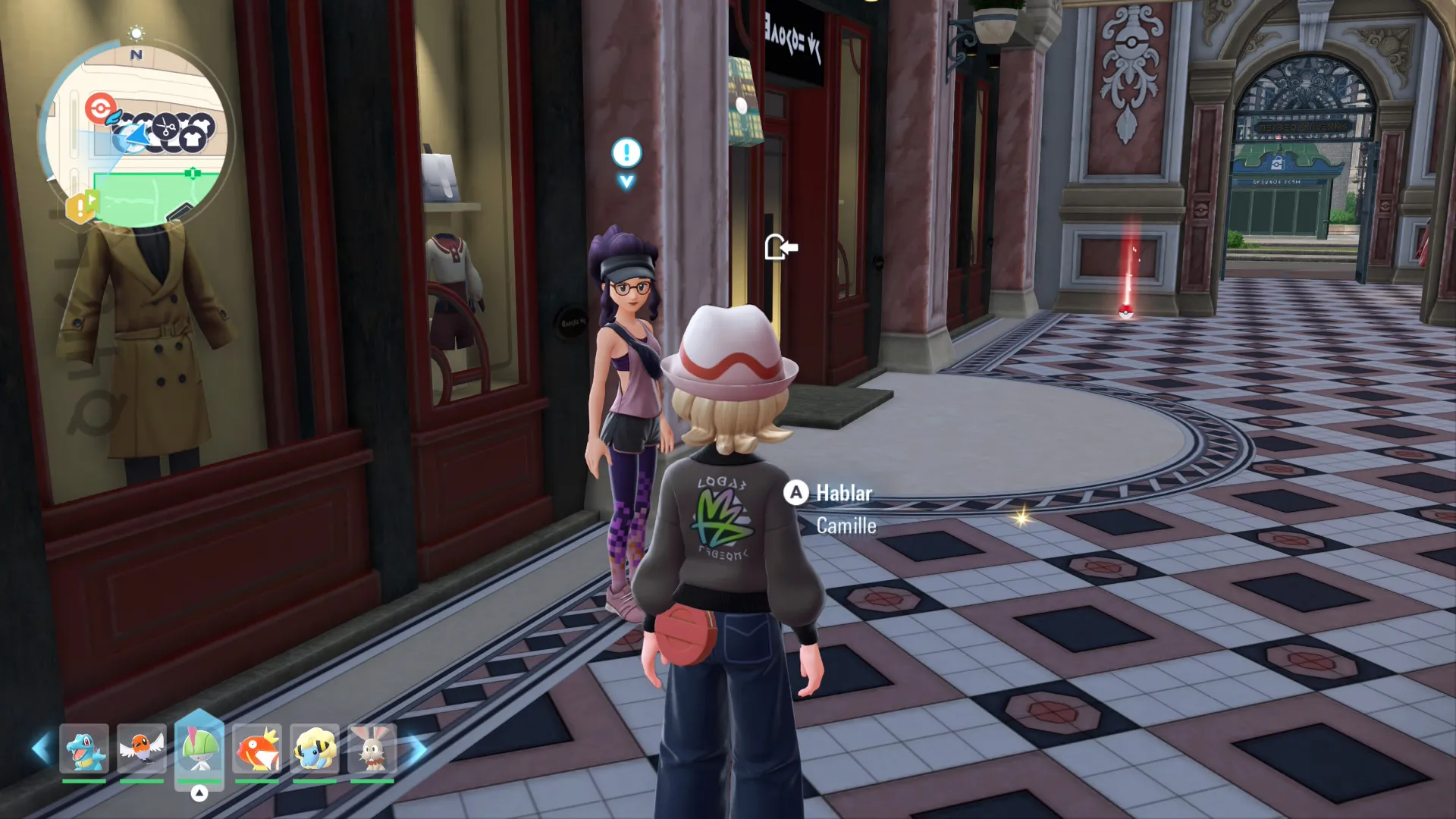Pick Magikarp in the party bar
This screenshot has height=819, width=1456.
tap(257, 749)
